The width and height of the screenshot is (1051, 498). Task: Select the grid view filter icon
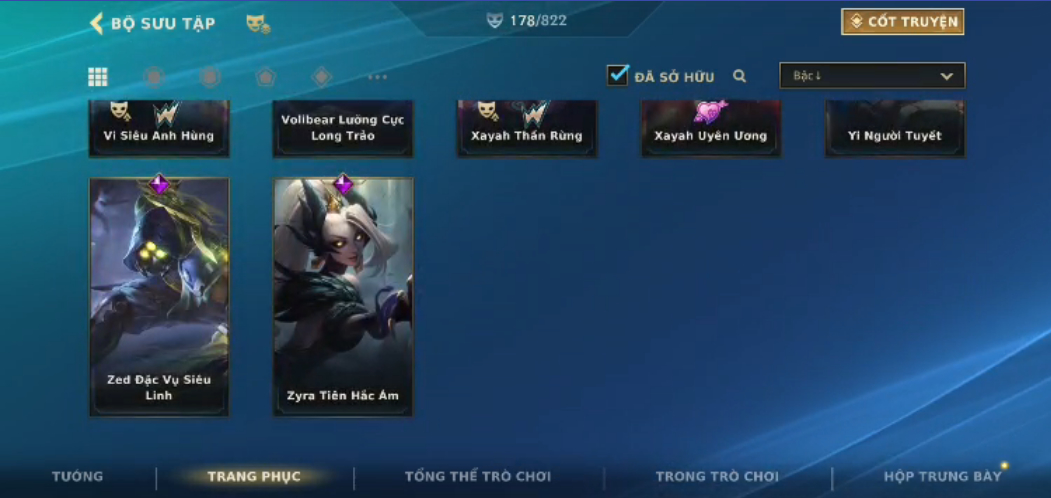pos(98,77)
